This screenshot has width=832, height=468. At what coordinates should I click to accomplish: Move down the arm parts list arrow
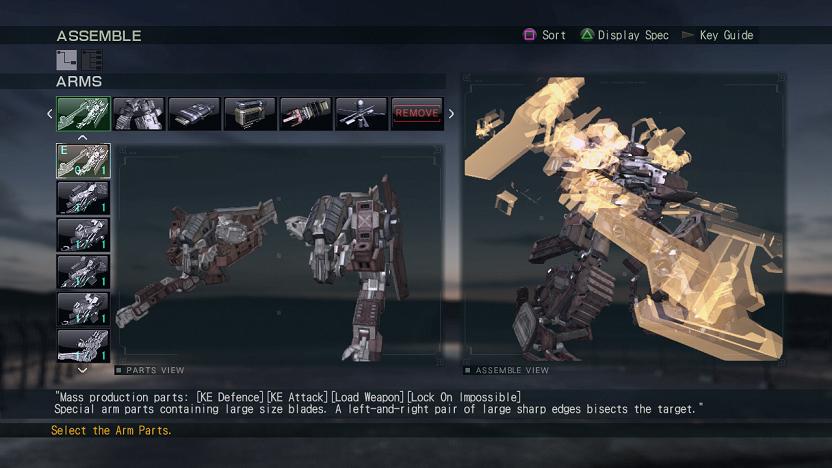[x=83, y=369]
